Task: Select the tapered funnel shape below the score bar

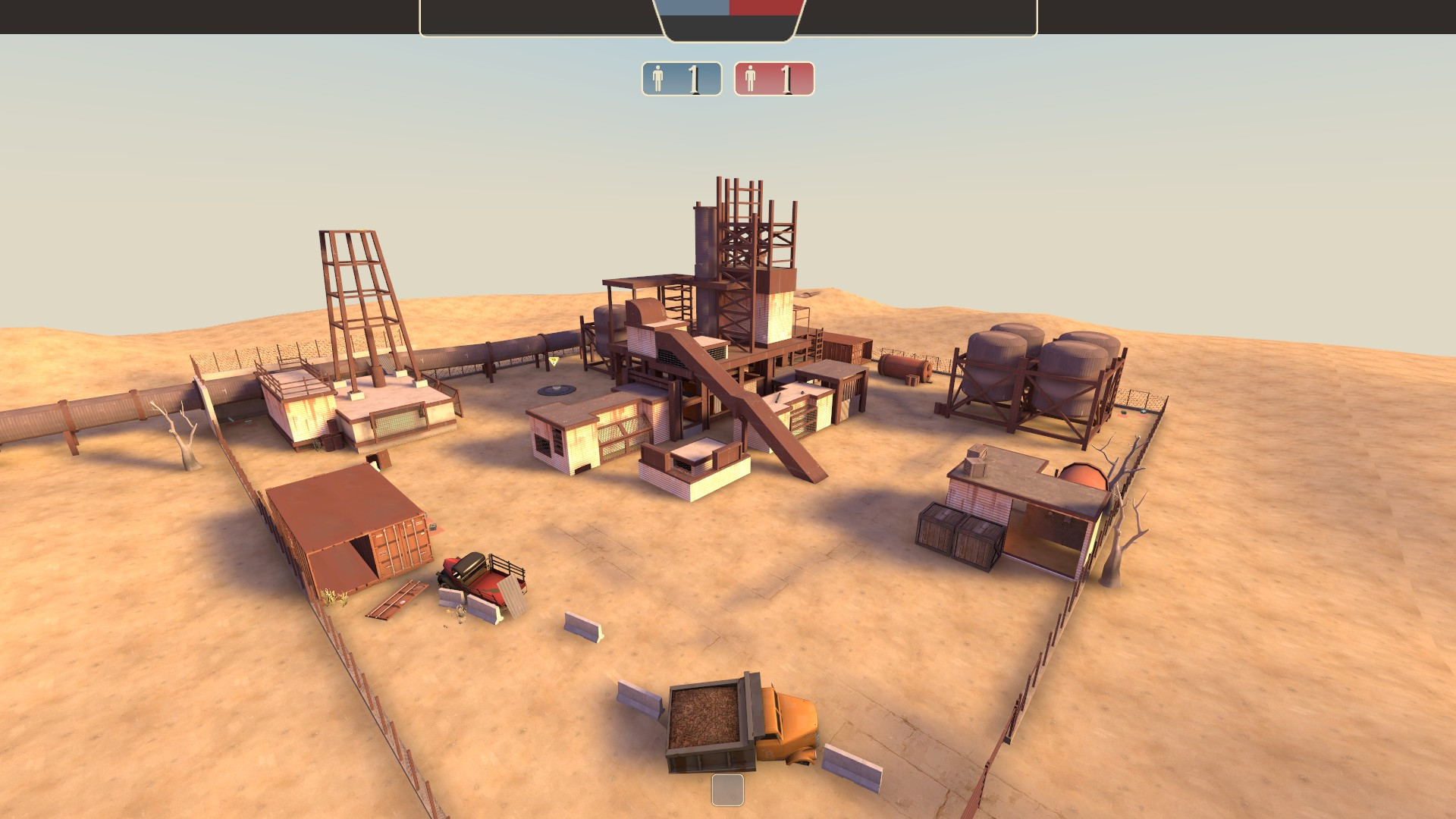Action: tap(728, 27)
